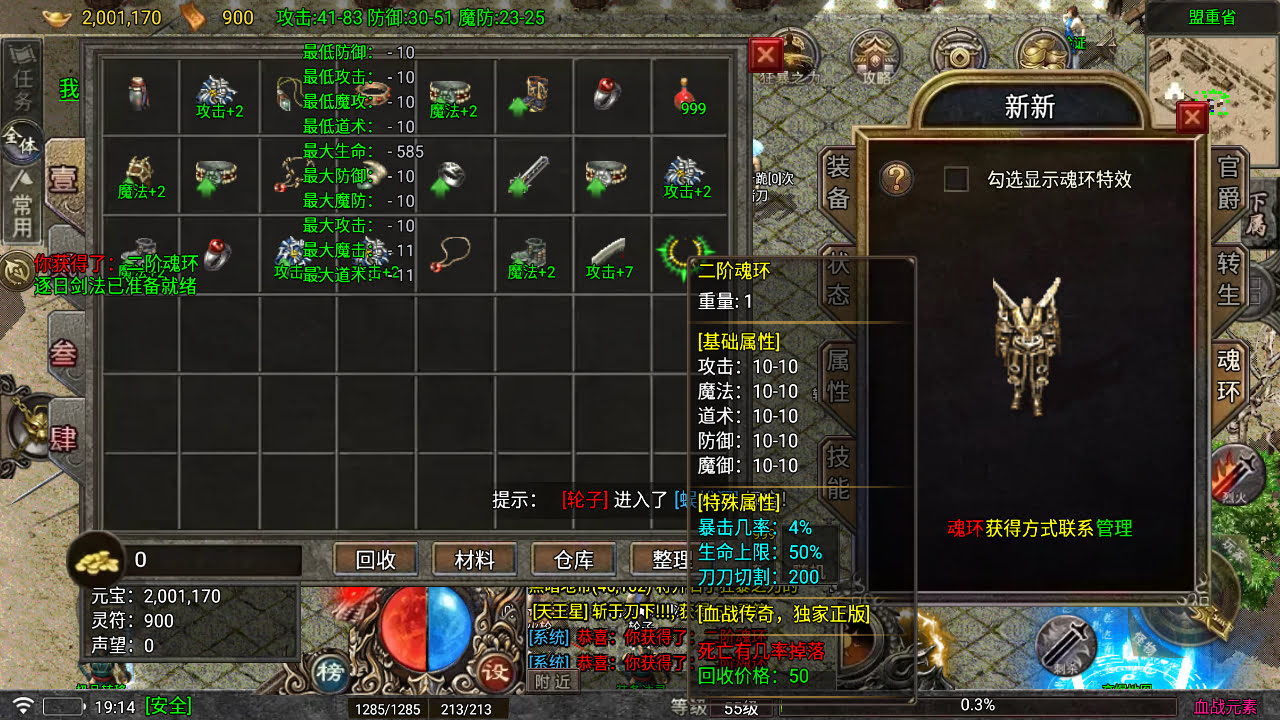
Task: Switch to the 装备 tab
Action: (838, 178)
